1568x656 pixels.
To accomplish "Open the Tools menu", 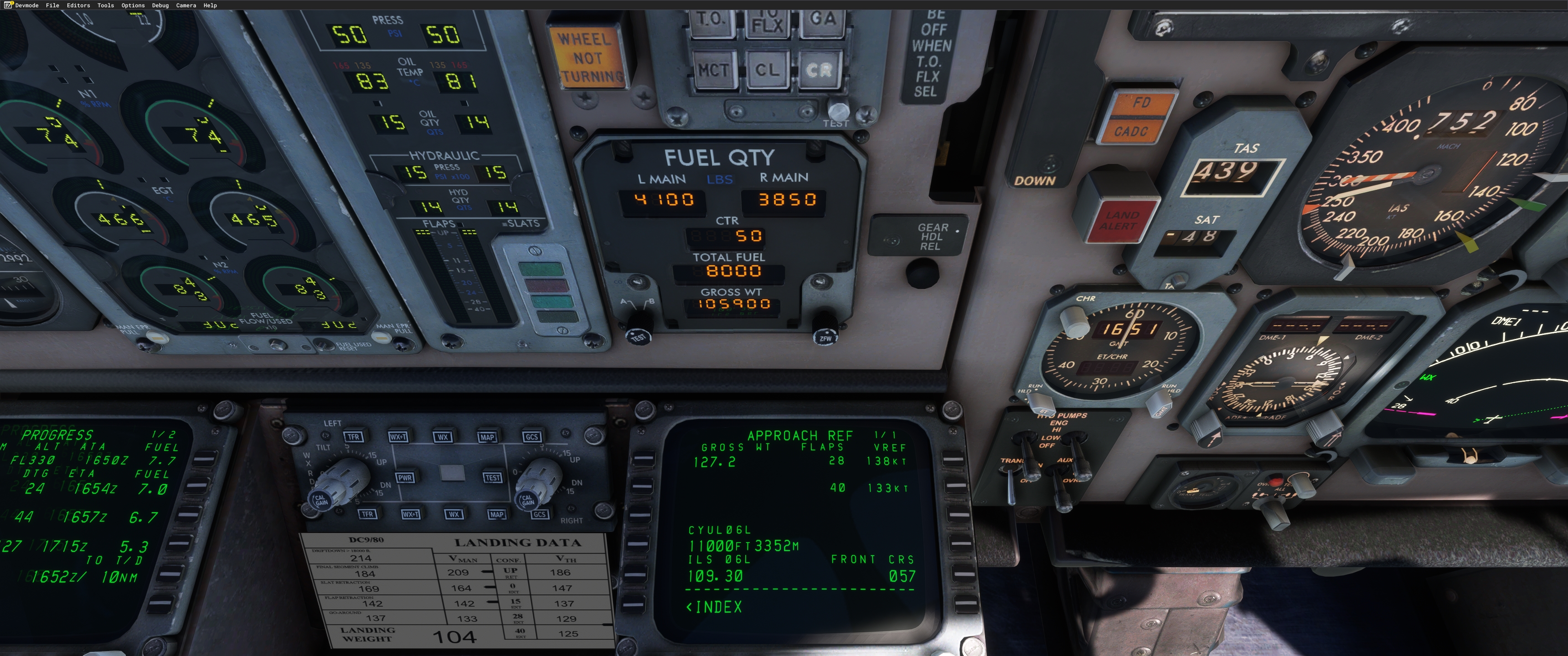I will pyautogui.click(x=105, y=5).
